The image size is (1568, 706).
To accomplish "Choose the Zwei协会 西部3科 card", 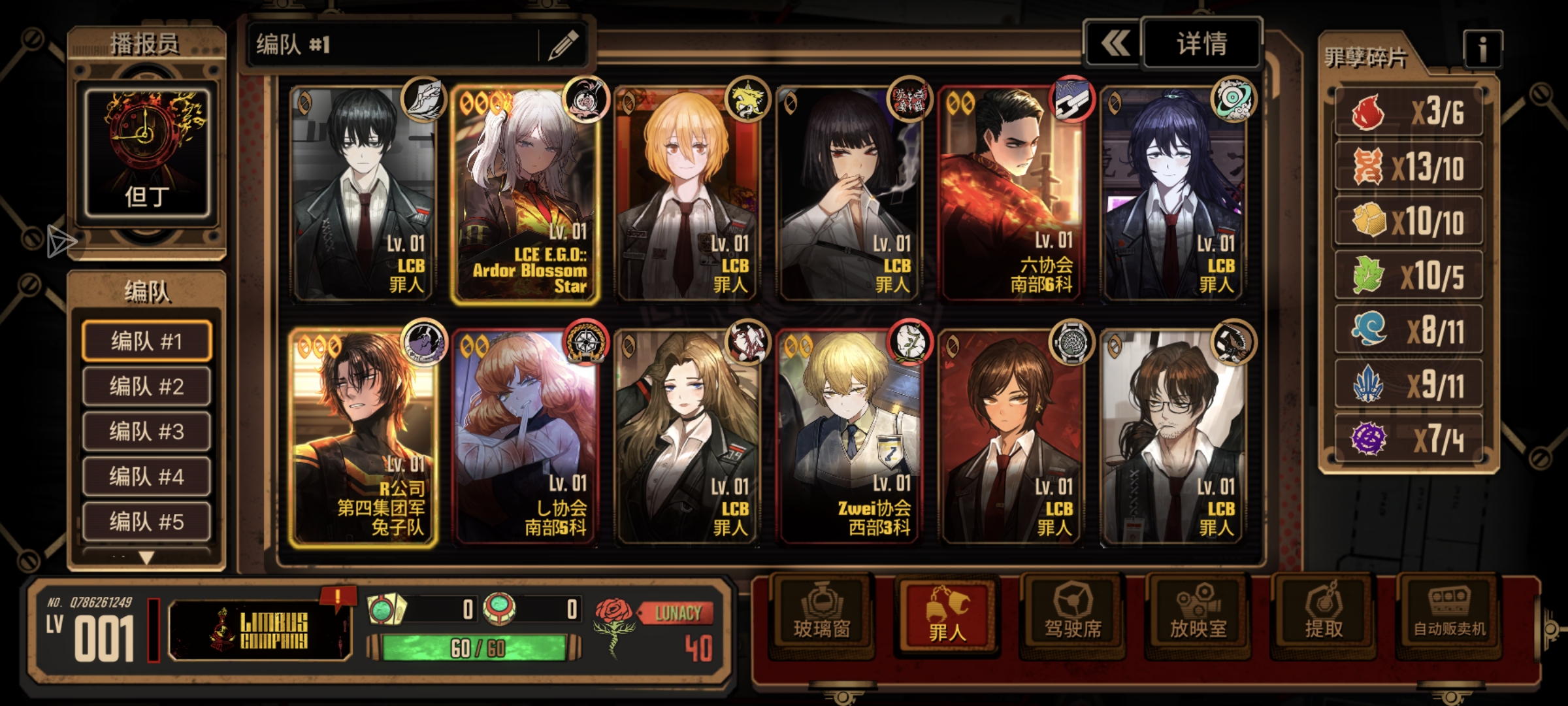I will pos(849,438).
